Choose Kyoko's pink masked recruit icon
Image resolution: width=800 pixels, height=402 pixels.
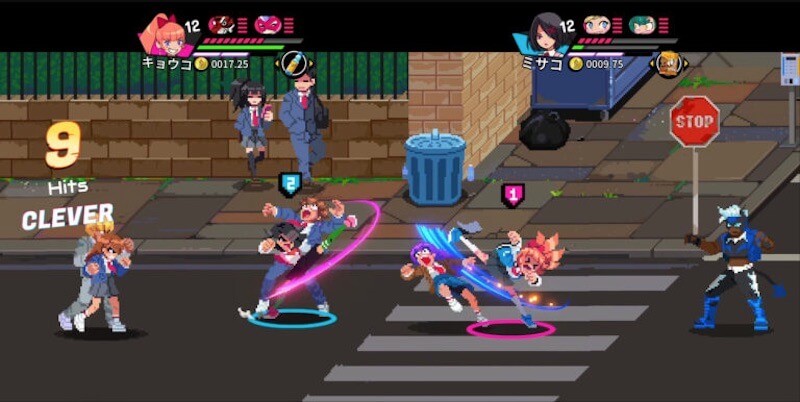[x=267, y=25]
